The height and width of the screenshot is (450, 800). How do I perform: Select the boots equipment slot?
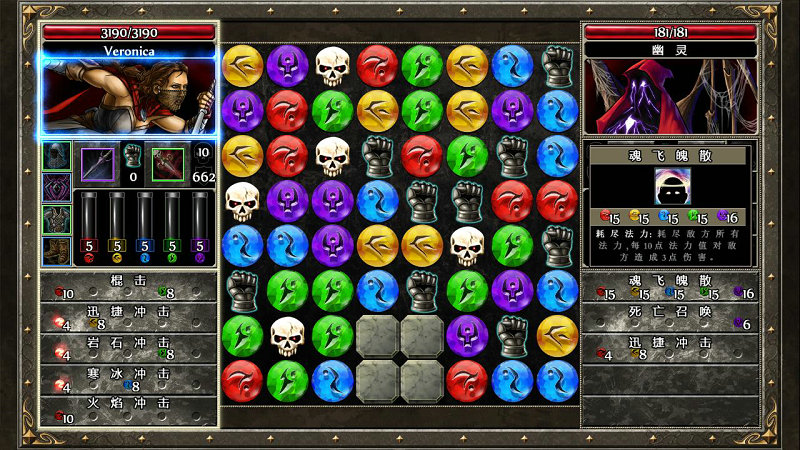point(56,249)
